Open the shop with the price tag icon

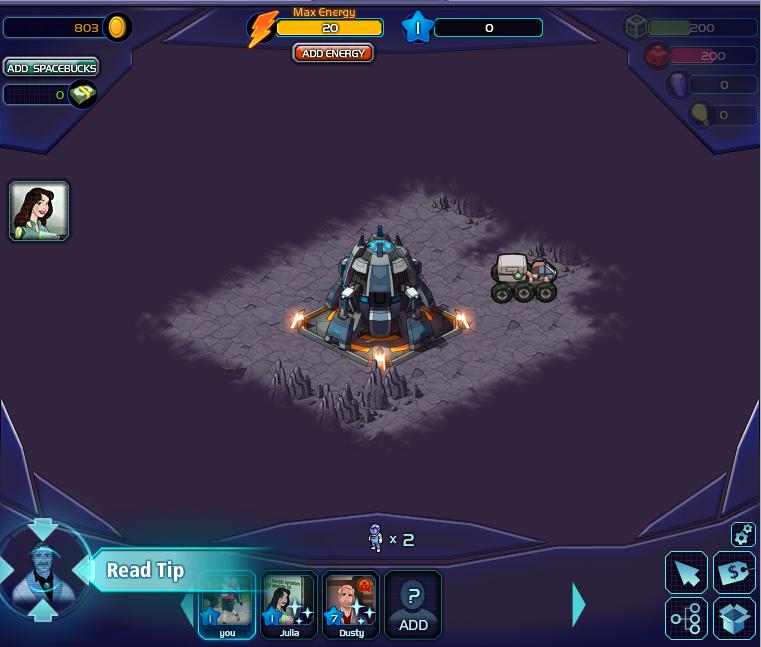(734, 573)
